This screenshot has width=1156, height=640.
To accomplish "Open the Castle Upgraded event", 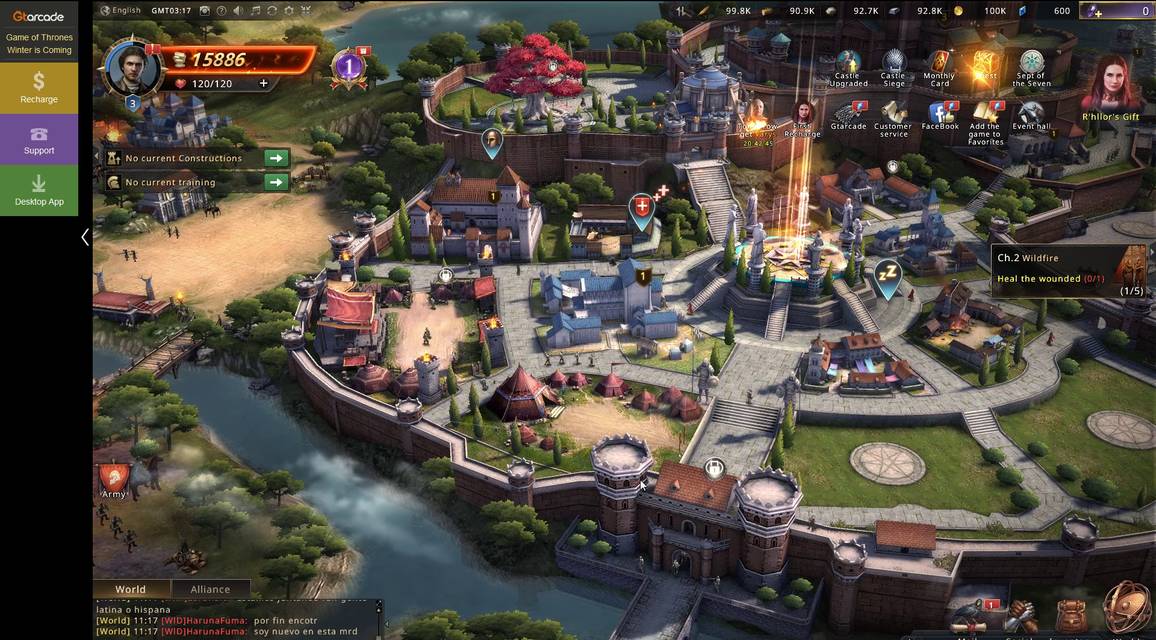I will (x=847, y=66).
